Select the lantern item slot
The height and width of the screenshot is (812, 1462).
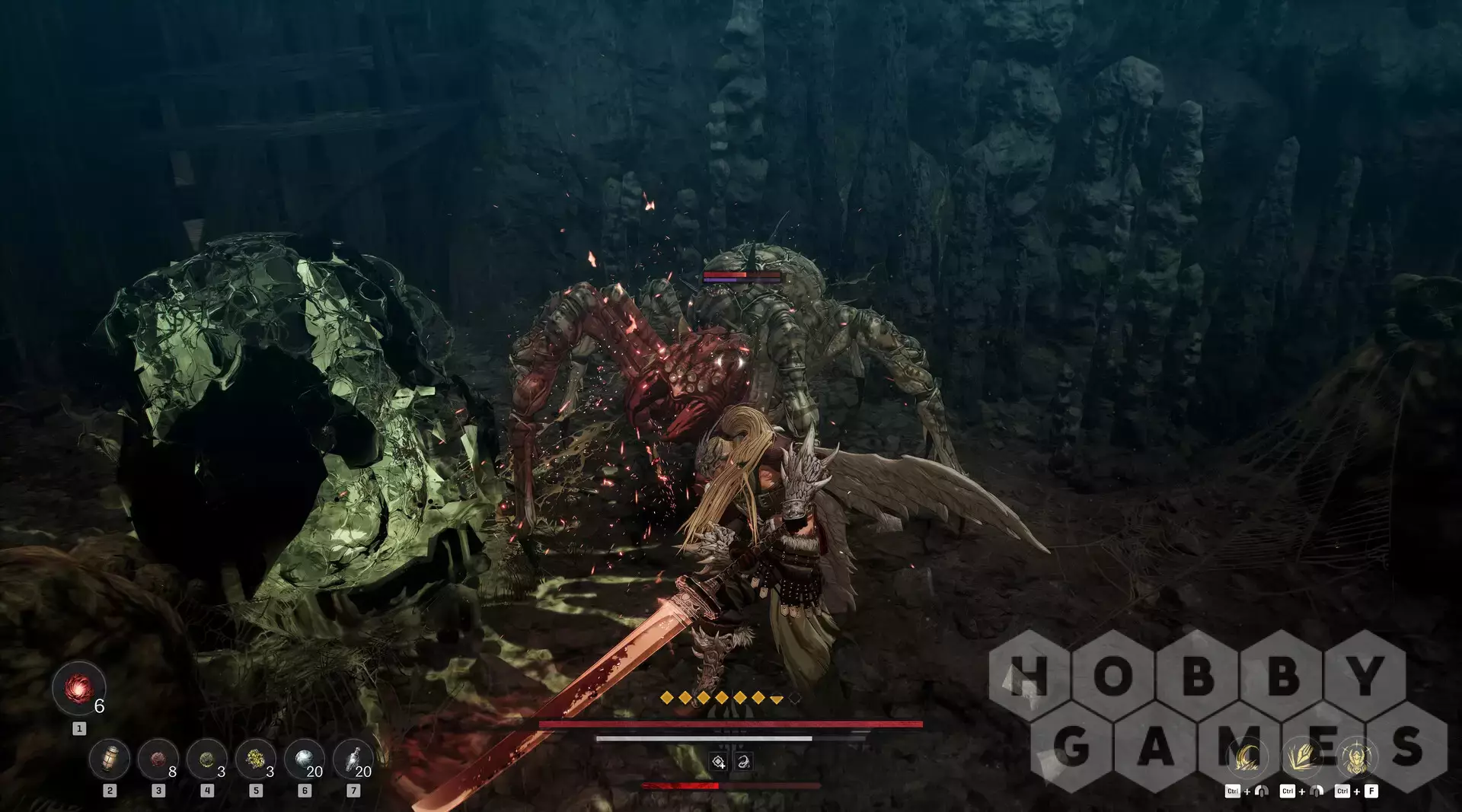110,759
